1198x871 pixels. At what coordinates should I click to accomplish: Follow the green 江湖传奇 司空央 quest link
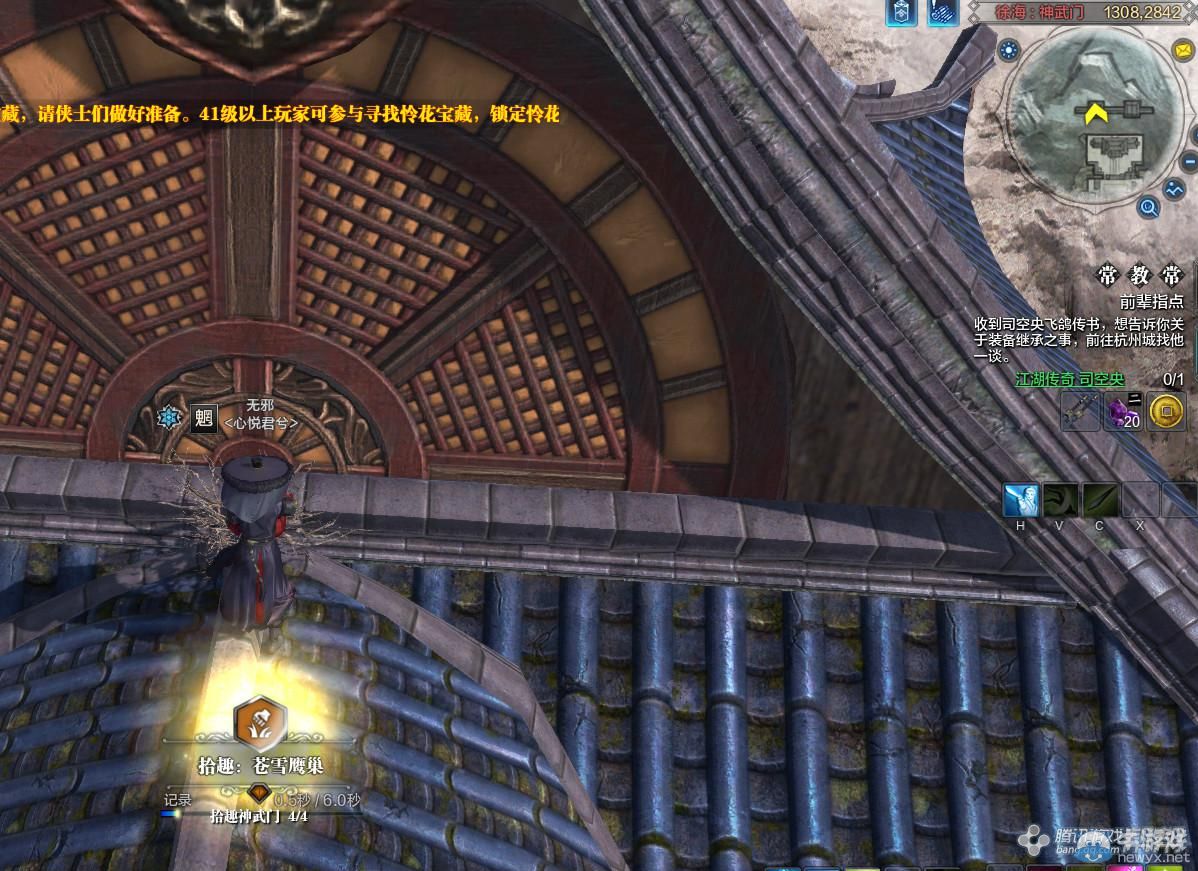tap(1070, 380)
